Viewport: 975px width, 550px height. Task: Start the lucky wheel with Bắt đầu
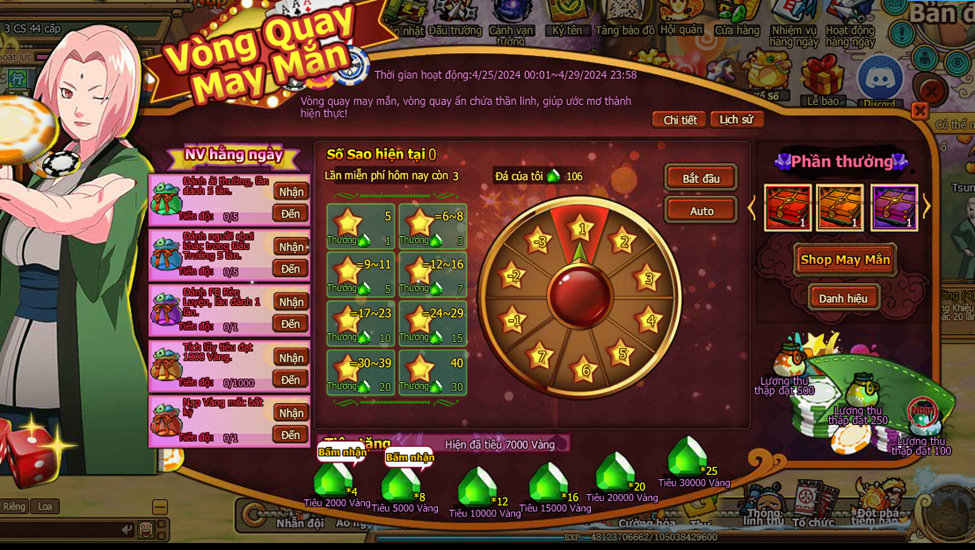[701, 178]
